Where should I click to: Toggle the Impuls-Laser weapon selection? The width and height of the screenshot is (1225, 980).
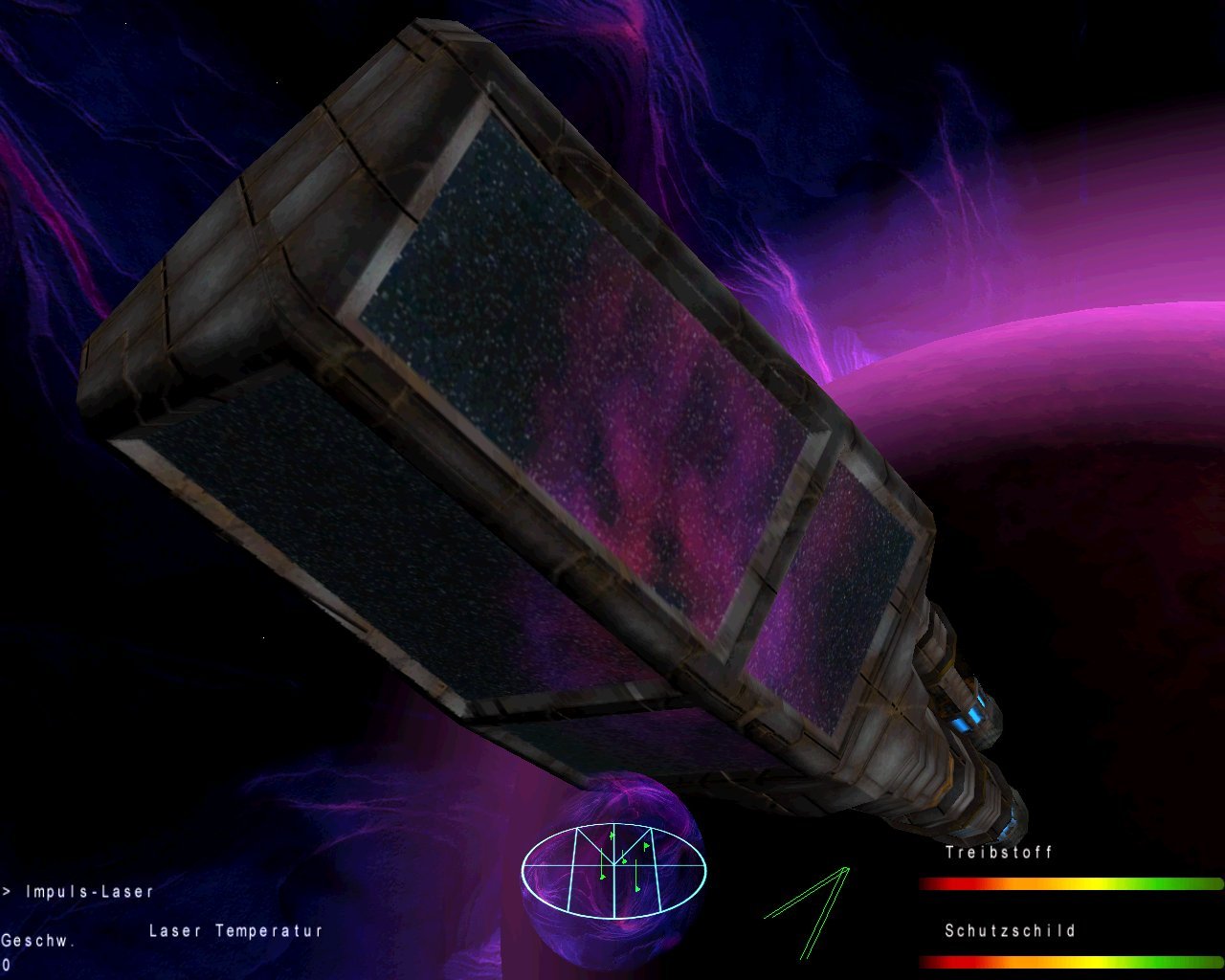click(88, 890)
